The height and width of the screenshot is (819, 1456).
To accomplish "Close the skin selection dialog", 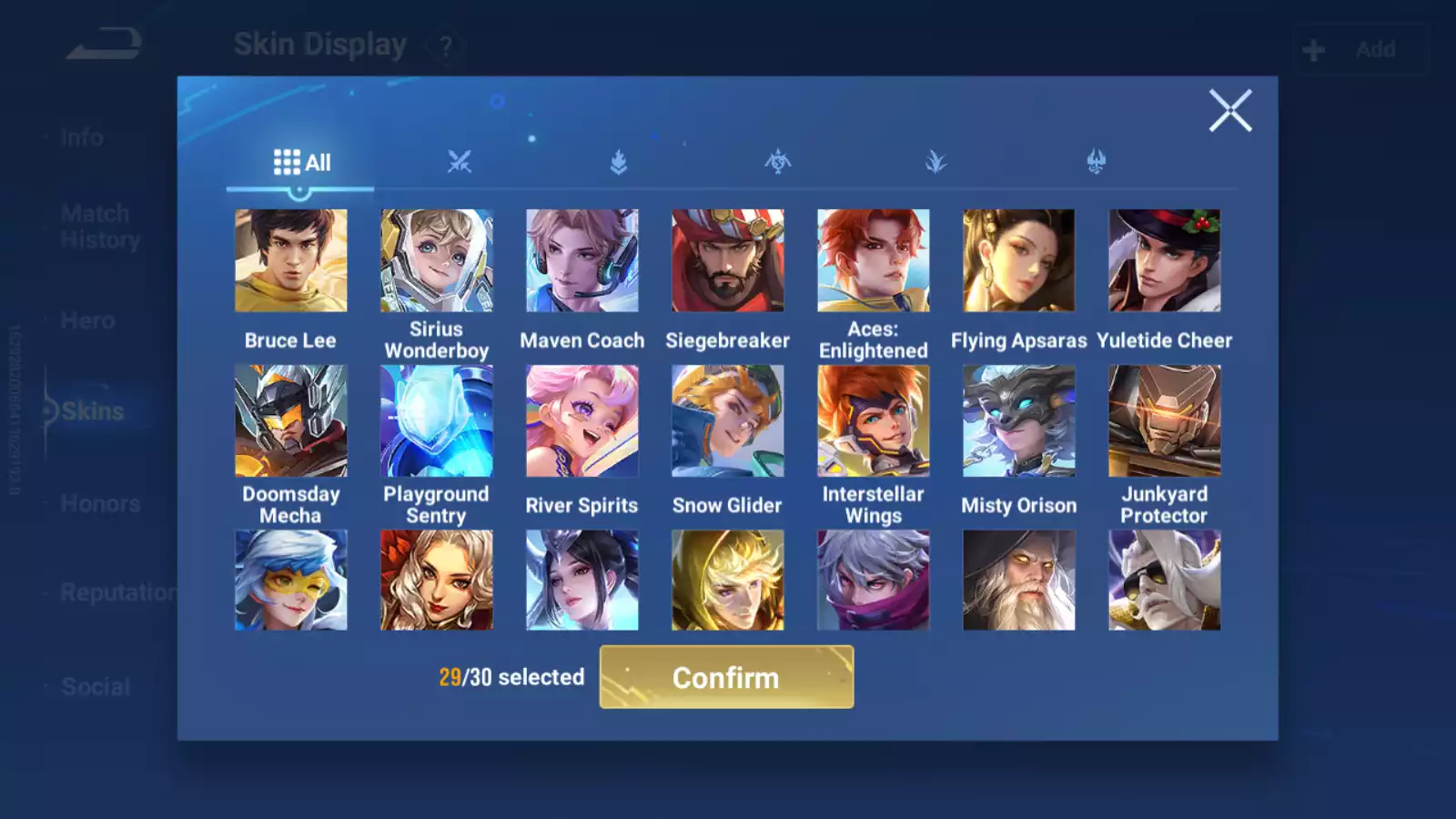I will [1230, 111].
